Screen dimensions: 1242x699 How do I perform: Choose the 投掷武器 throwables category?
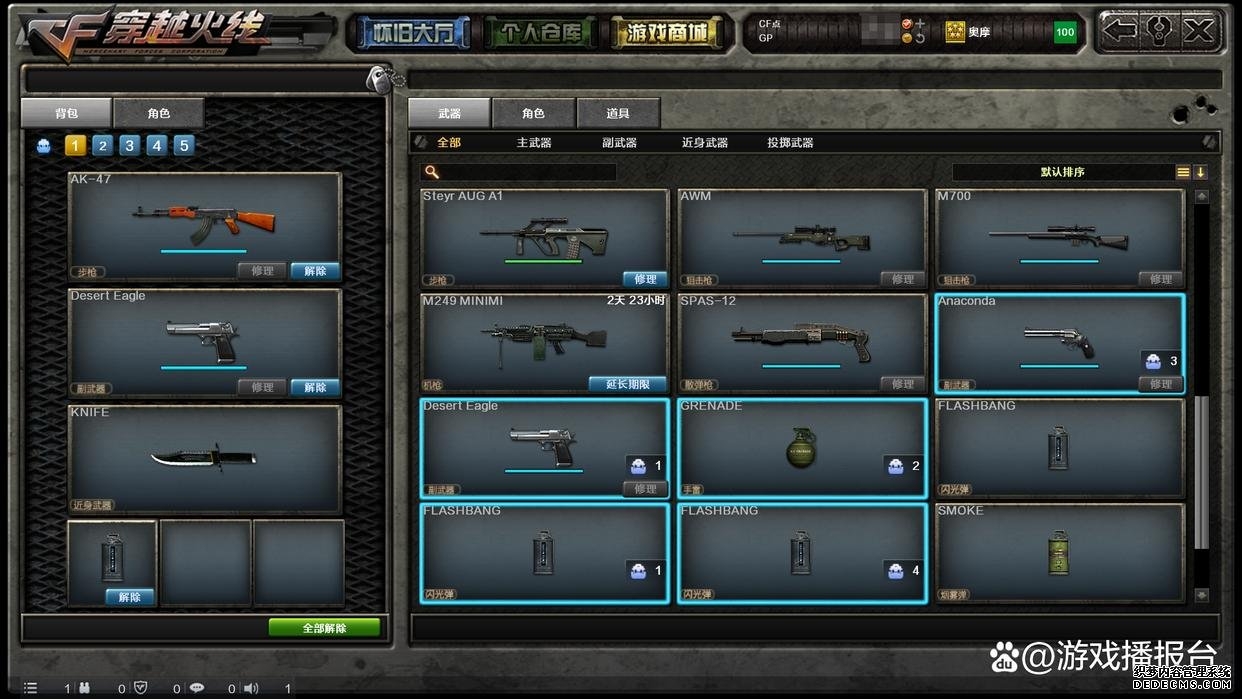790,143
